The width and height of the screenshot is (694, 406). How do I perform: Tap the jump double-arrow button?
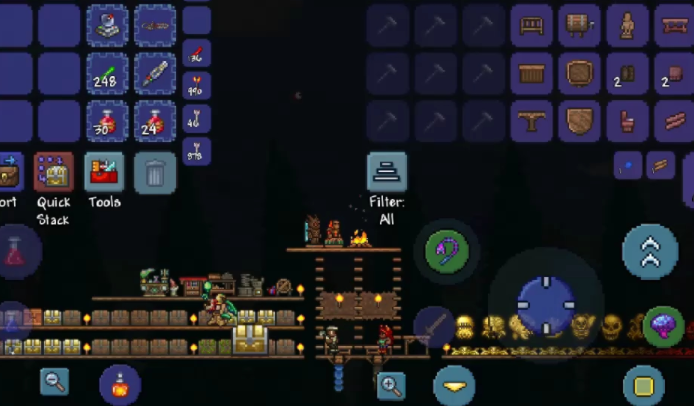click(650, 251)
